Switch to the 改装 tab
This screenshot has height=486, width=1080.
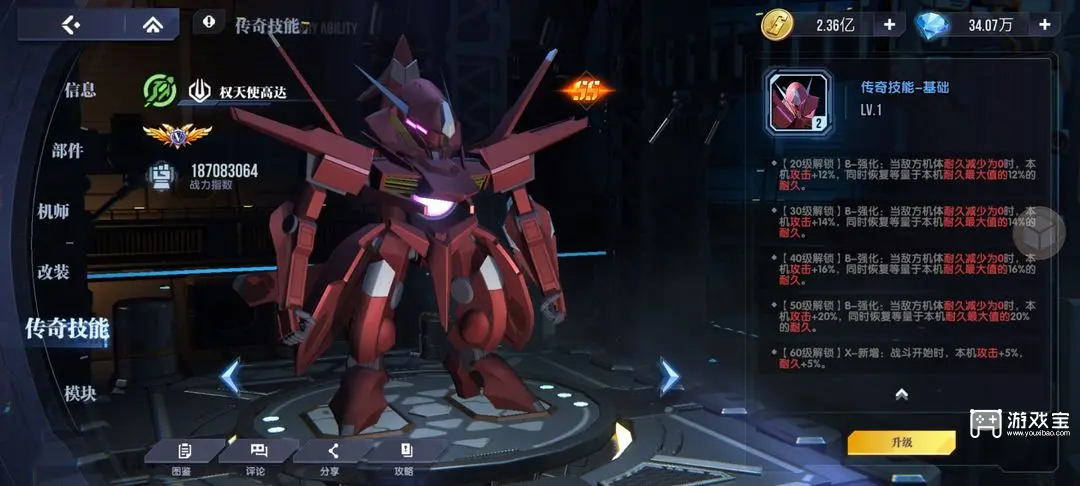54,272
